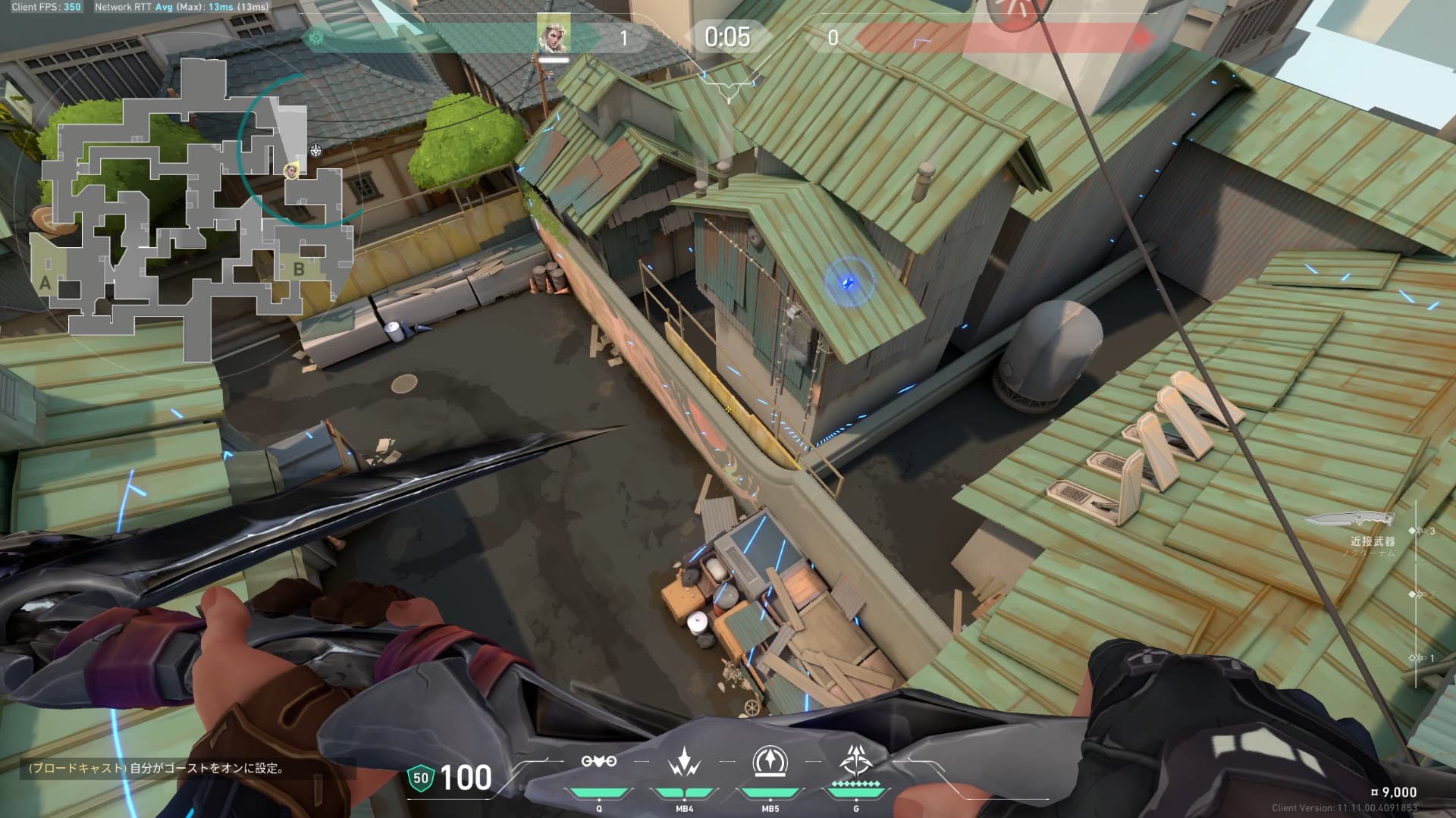Click the player marker on the minimap

291,171
